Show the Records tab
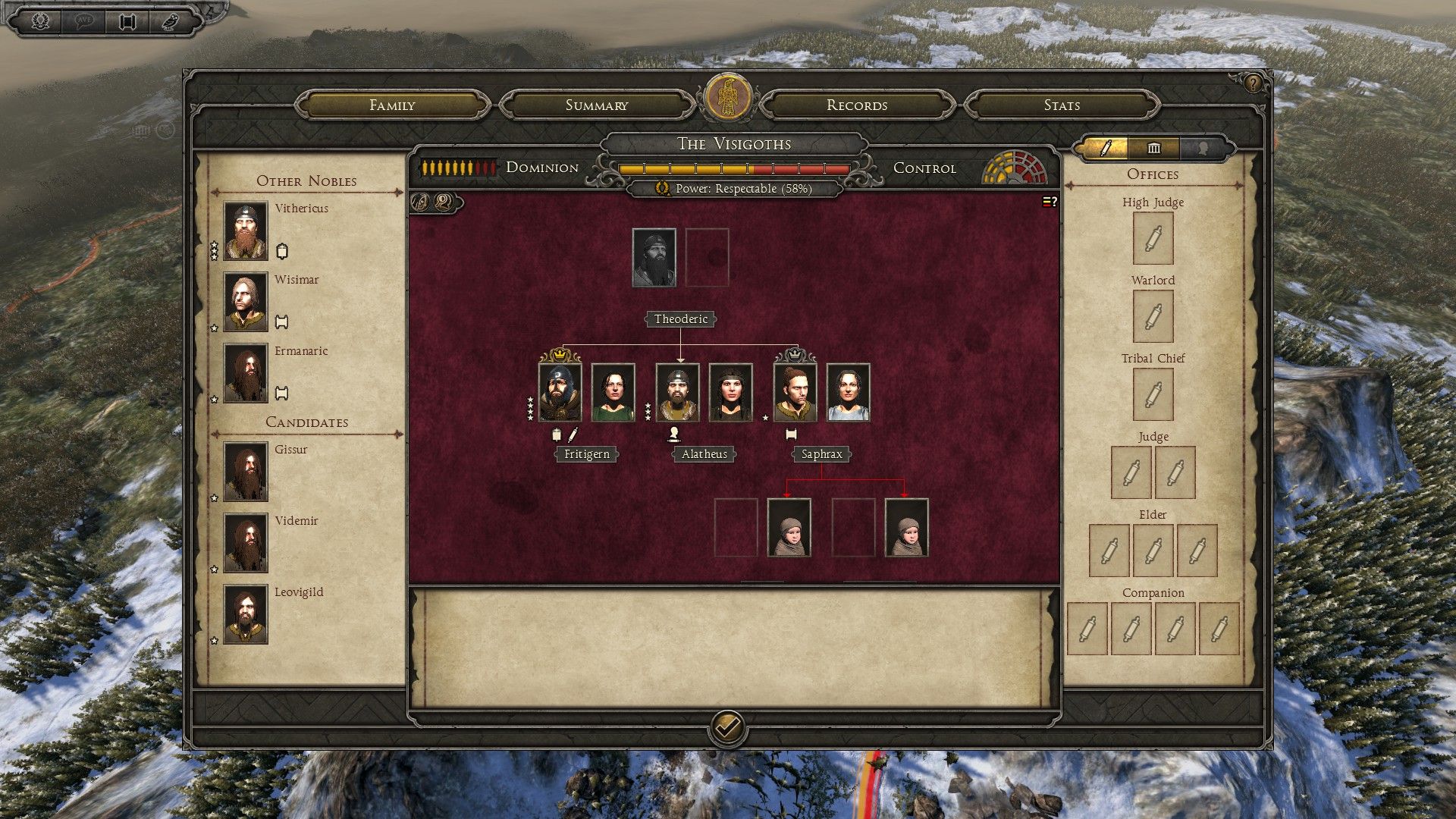Viewport: 1456px width, 819px height. click(x=857, y=105)
